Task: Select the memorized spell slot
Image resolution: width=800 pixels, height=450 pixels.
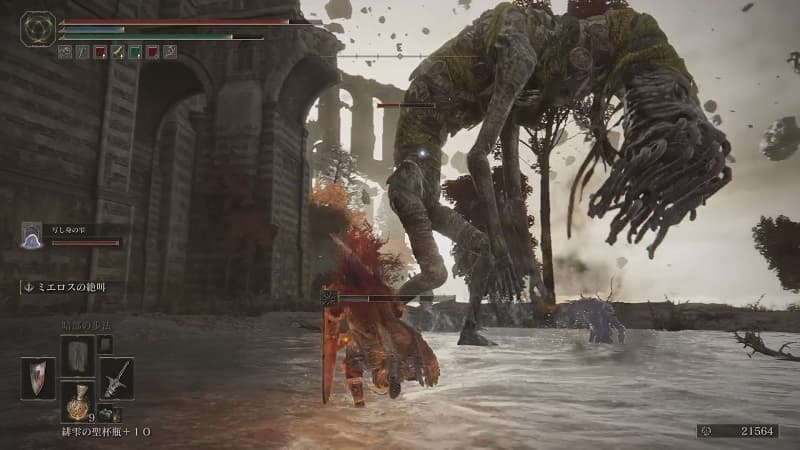Action: pos(77,356)
